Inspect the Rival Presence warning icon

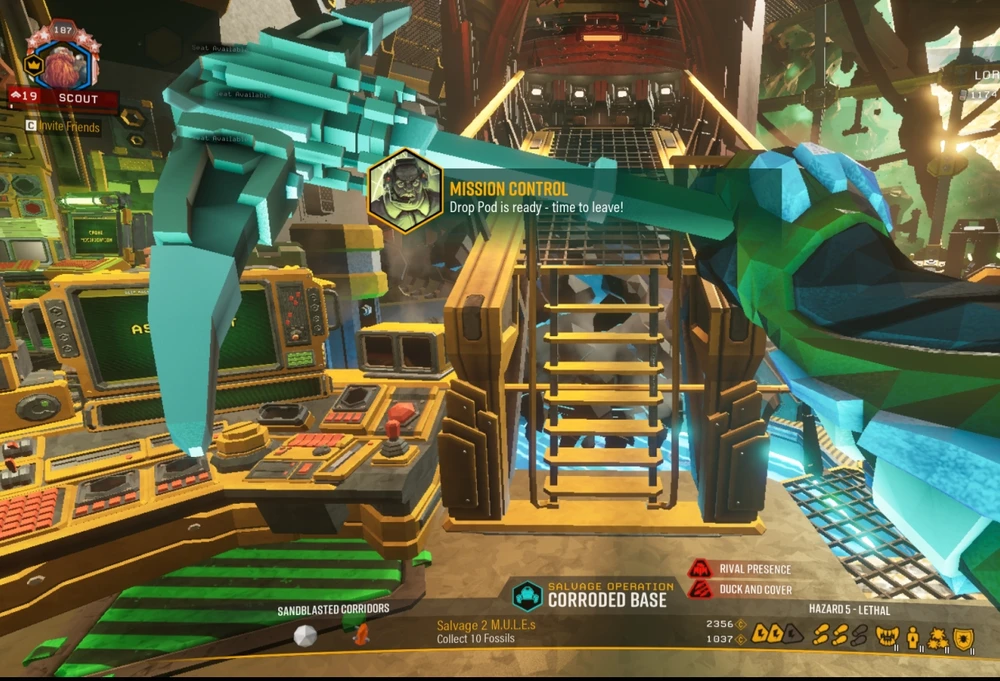pos(700,569)
